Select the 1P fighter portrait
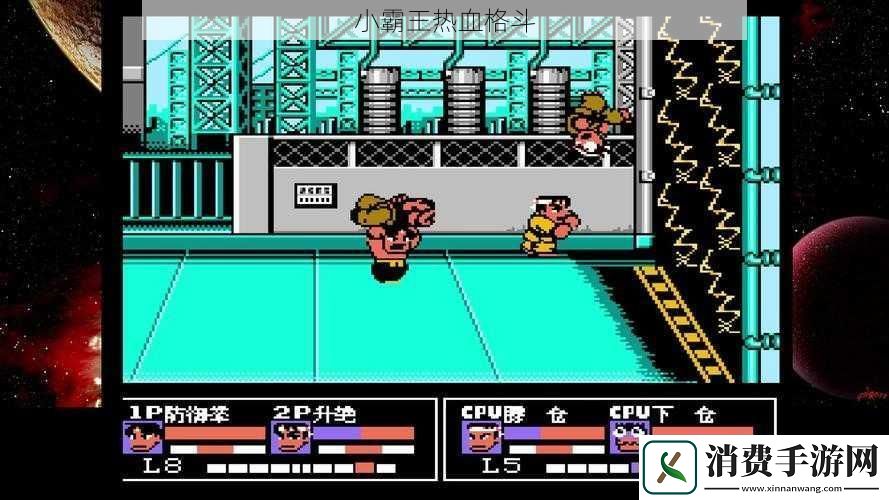 (x=142, y=438)
